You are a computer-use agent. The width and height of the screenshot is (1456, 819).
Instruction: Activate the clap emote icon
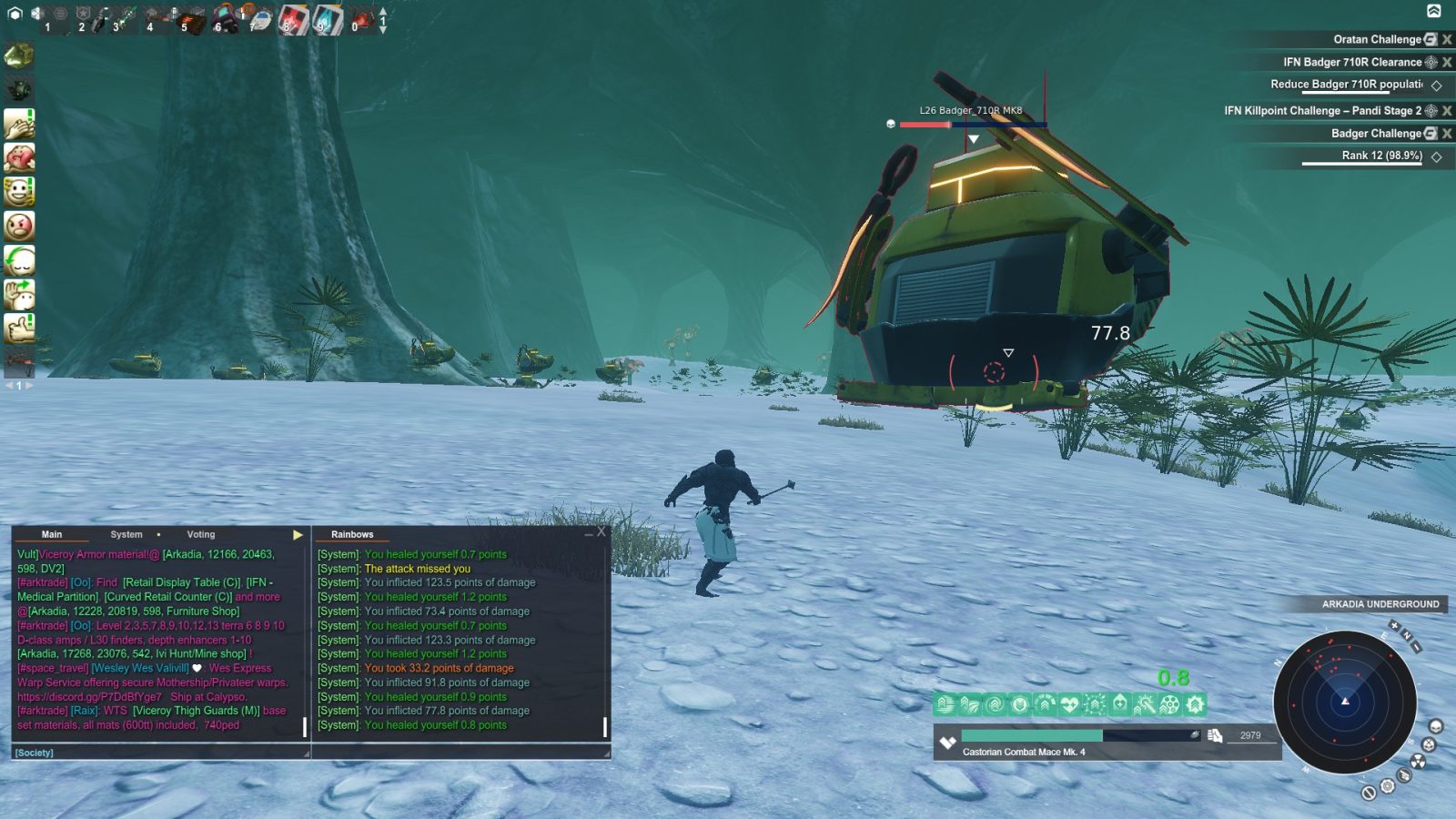point(20,123)
